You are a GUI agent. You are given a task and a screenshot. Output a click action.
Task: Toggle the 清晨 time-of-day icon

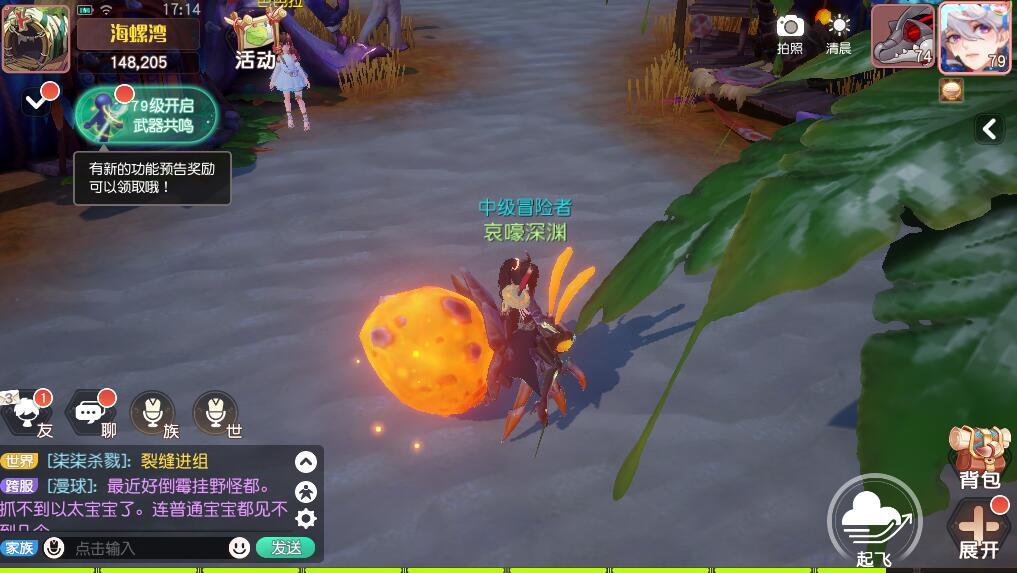(838, 33)
